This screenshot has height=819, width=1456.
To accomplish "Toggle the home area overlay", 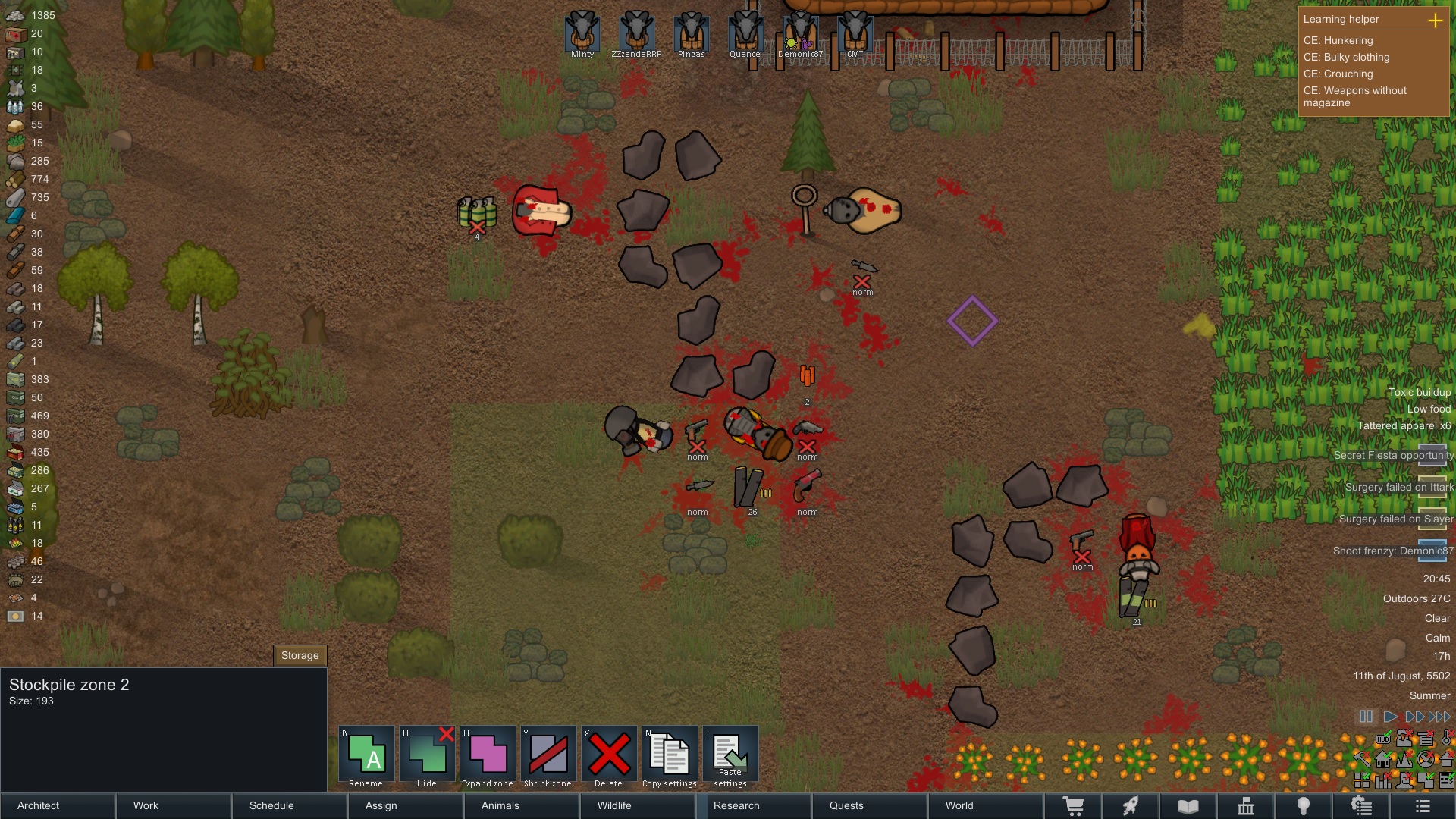I will (1383, 759).
